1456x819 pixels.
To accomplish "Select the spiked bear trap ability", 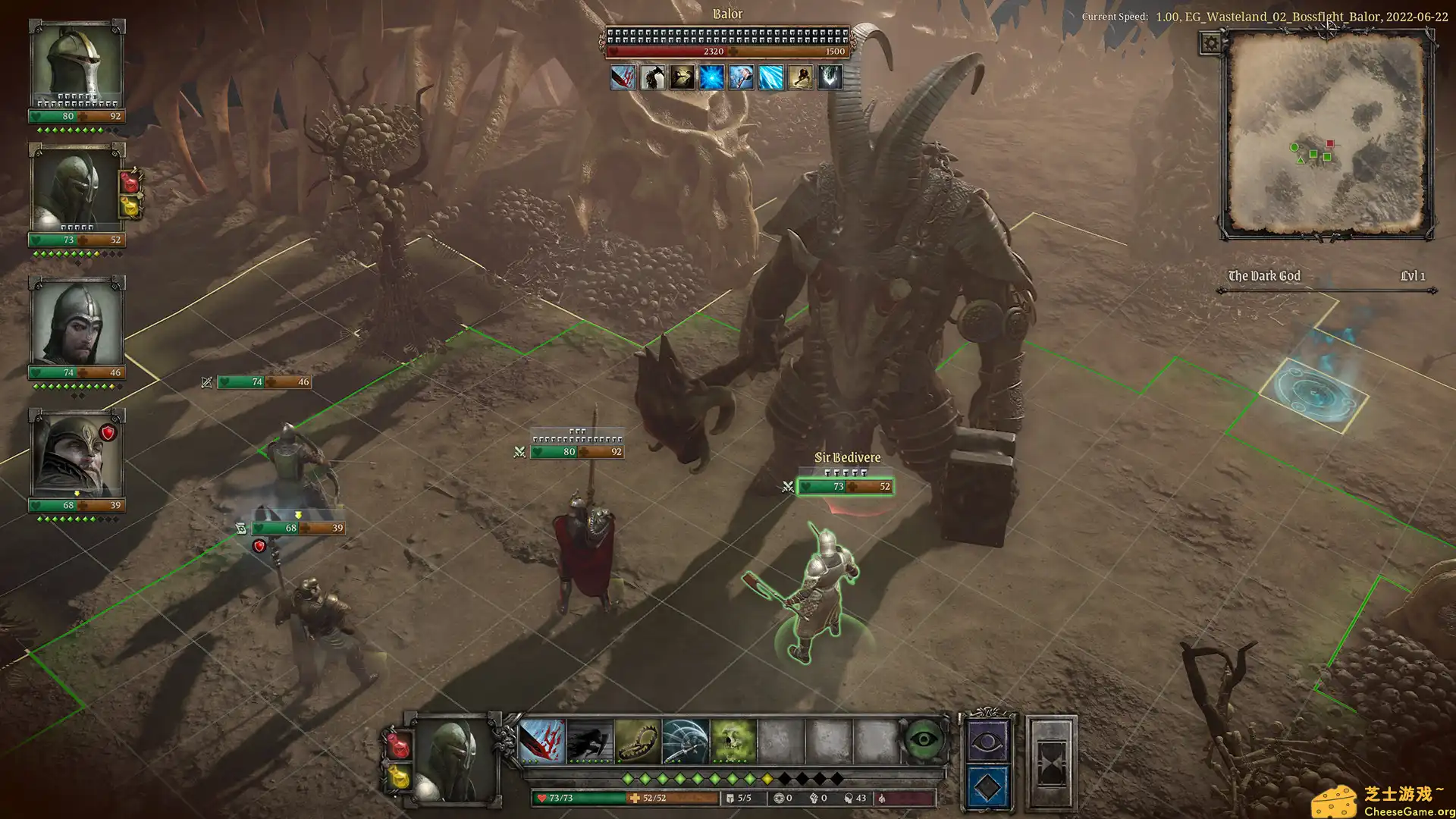I will [637, 741].
